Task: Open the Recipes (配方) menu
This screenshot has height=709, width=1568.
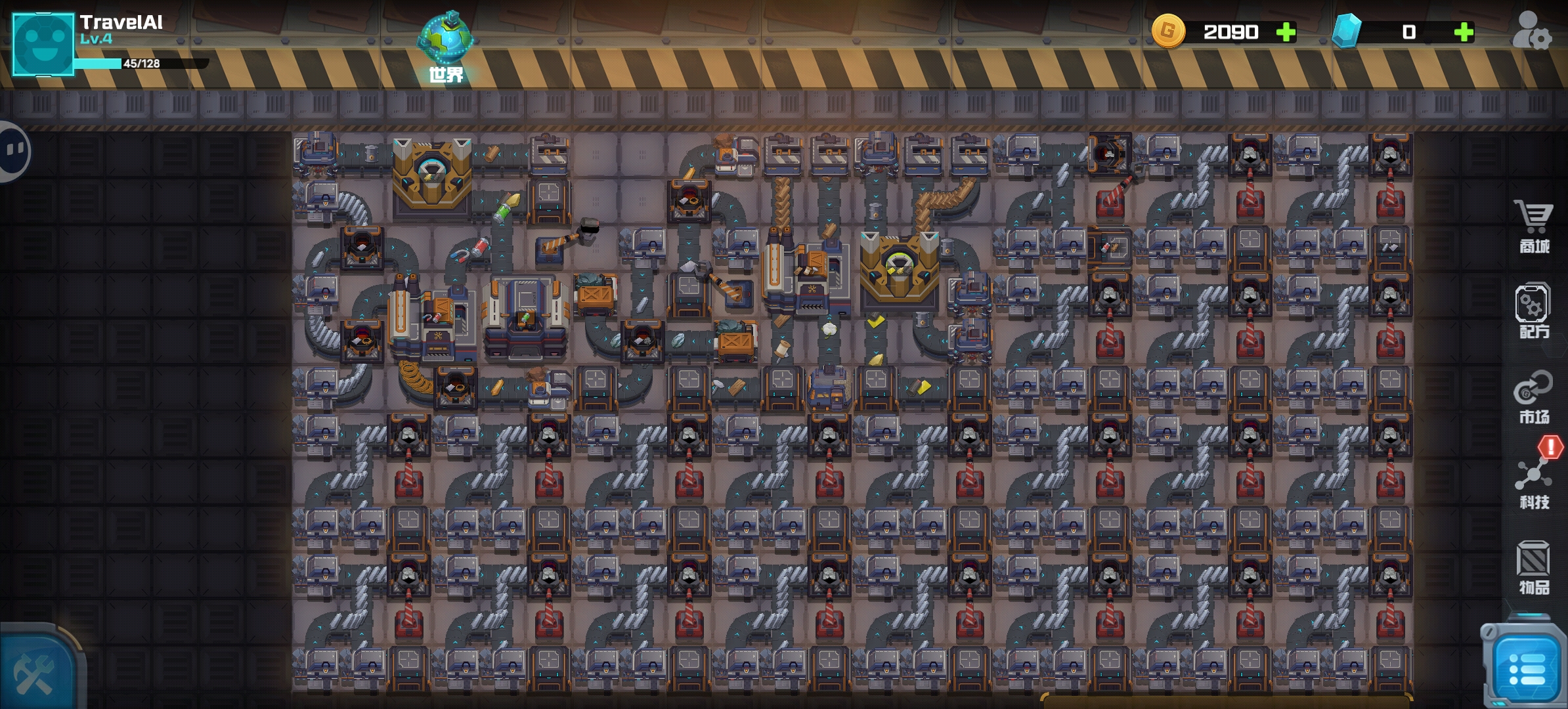Action: pyautogui.click(x=1533, y=311)
